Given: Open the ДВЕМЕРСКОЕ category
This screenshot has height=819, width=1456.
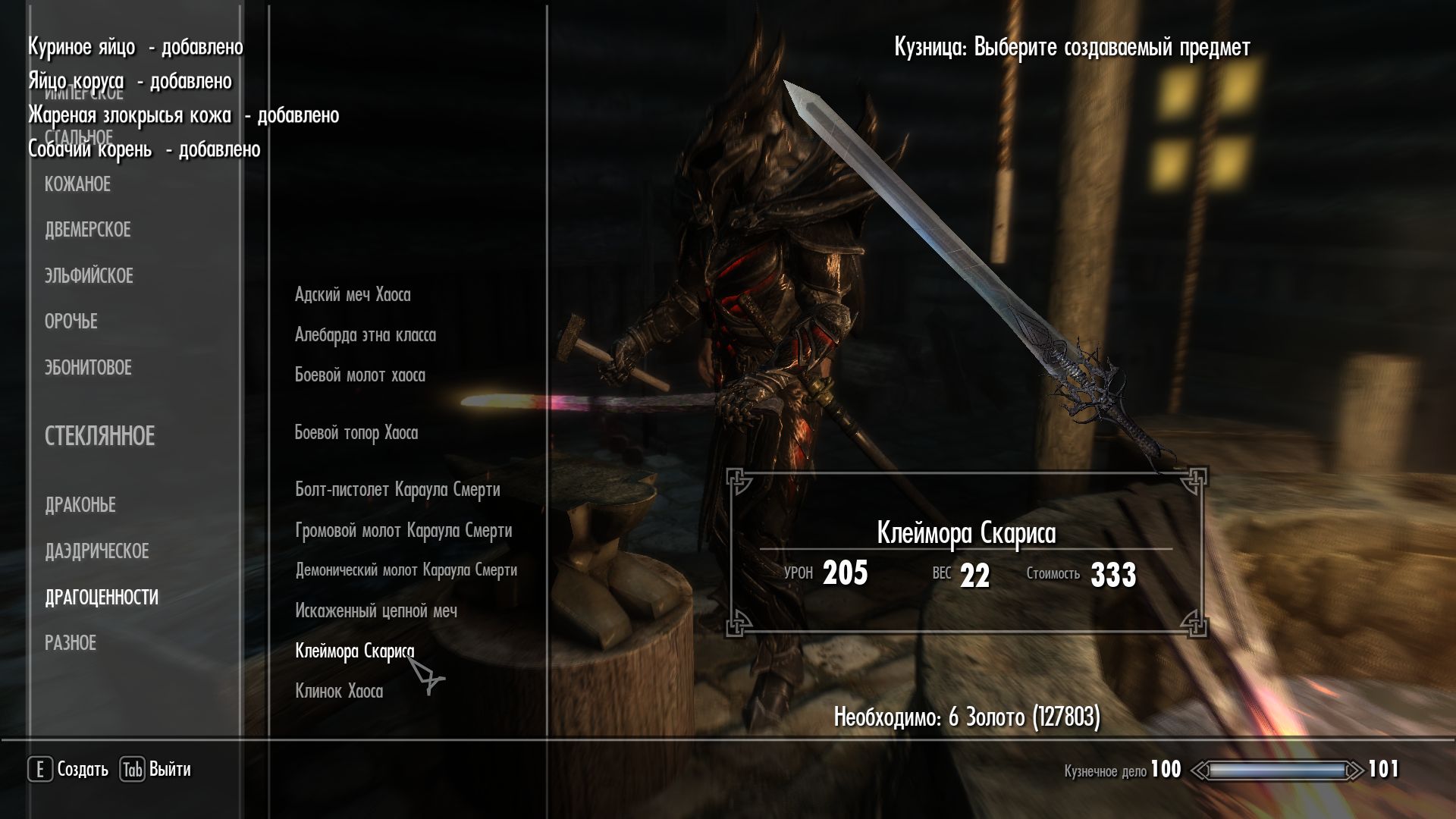Looking at the screenshot, I should (87, 230).
